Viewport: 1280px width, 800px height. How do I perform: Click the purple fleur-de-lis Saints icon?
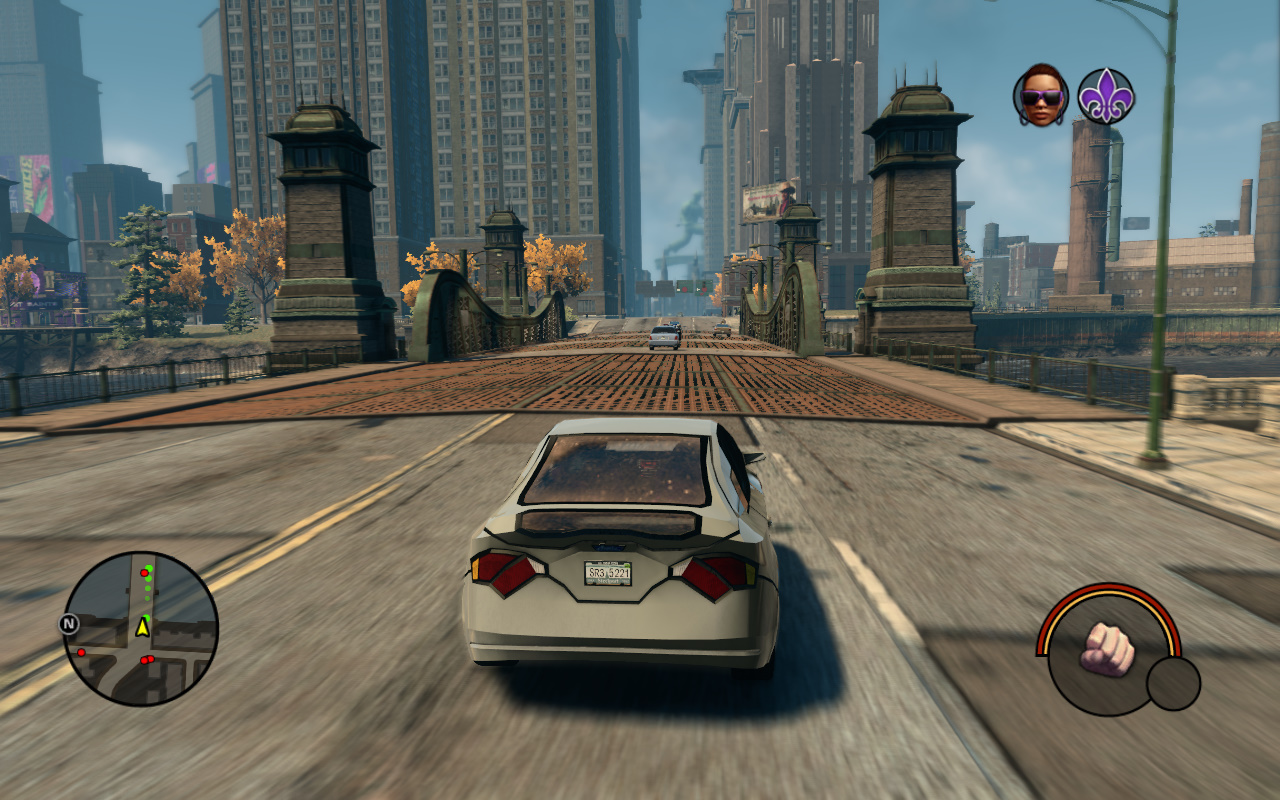pos(1105,96)
